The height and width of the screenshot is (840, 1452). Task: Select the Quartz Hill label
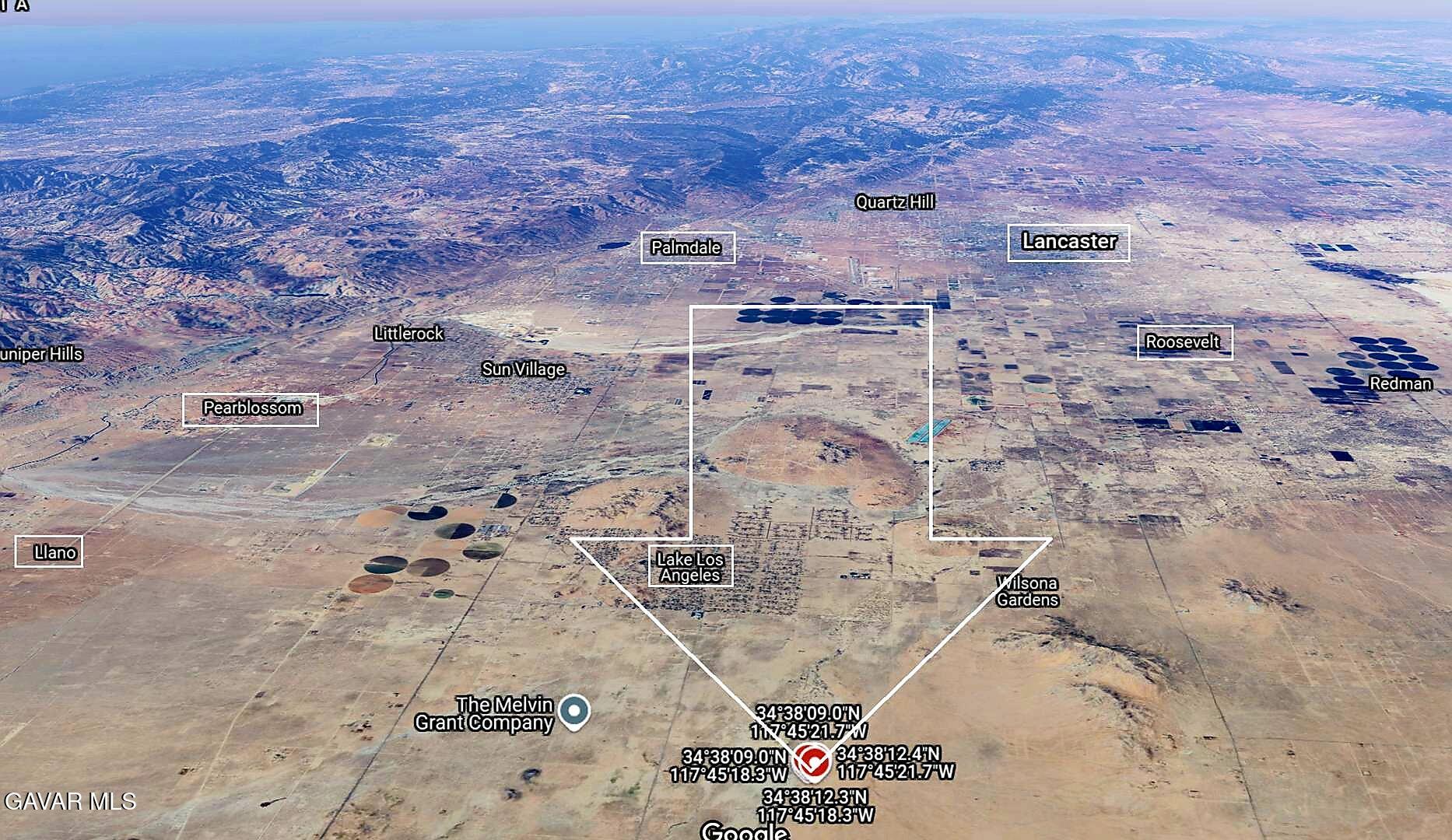(x=894, y=203)
